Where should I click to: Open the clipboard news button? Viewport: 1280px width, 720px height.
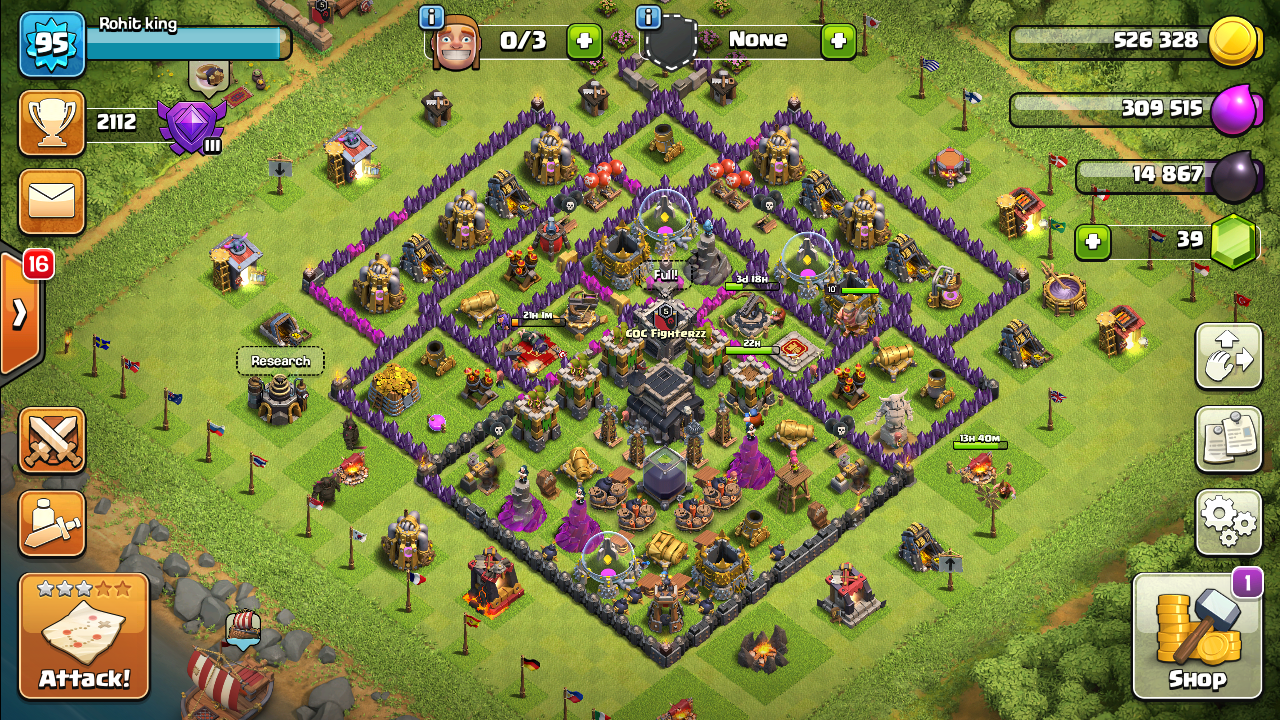(1228, 438)
